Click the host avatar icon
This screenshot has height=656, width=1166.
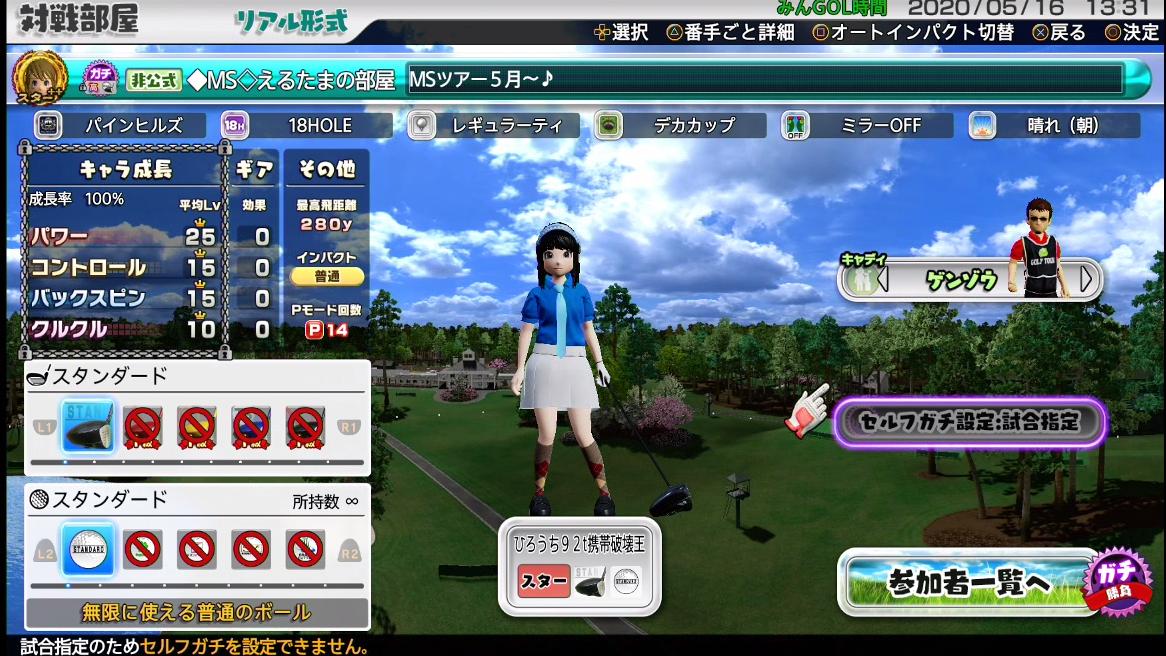point(39,78)
